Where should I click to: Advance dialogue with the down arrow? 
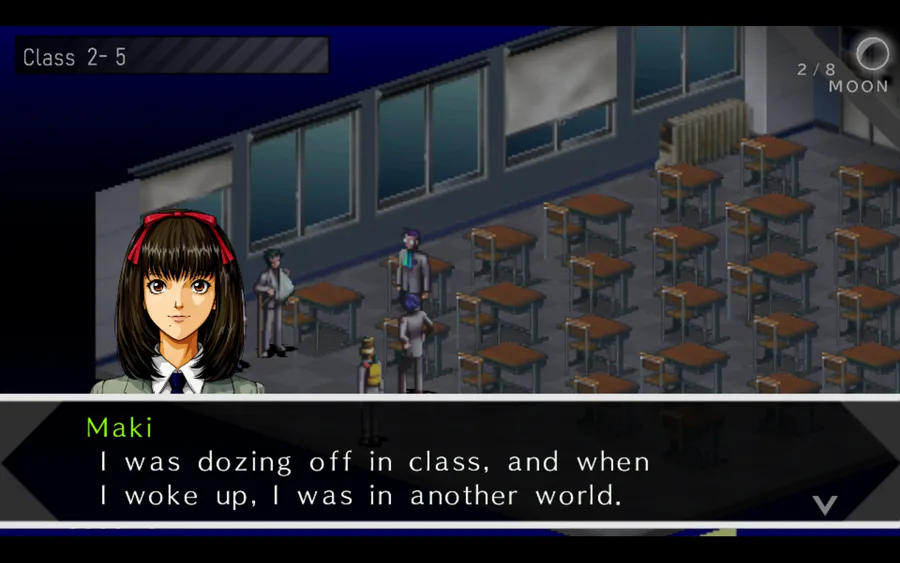coord(824,504)
